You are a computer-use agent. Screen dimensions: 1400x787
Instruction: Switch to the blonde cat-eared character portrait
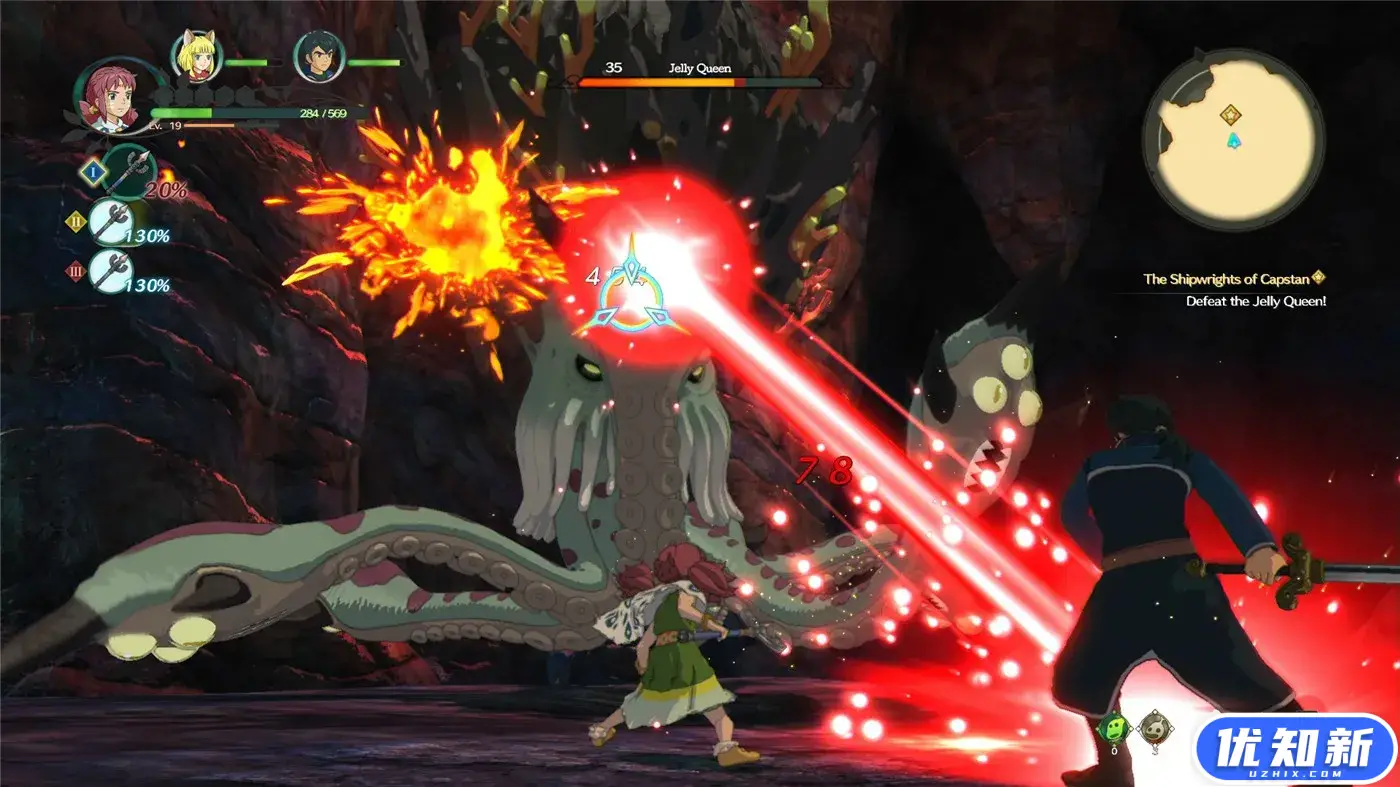click(197, 57)
